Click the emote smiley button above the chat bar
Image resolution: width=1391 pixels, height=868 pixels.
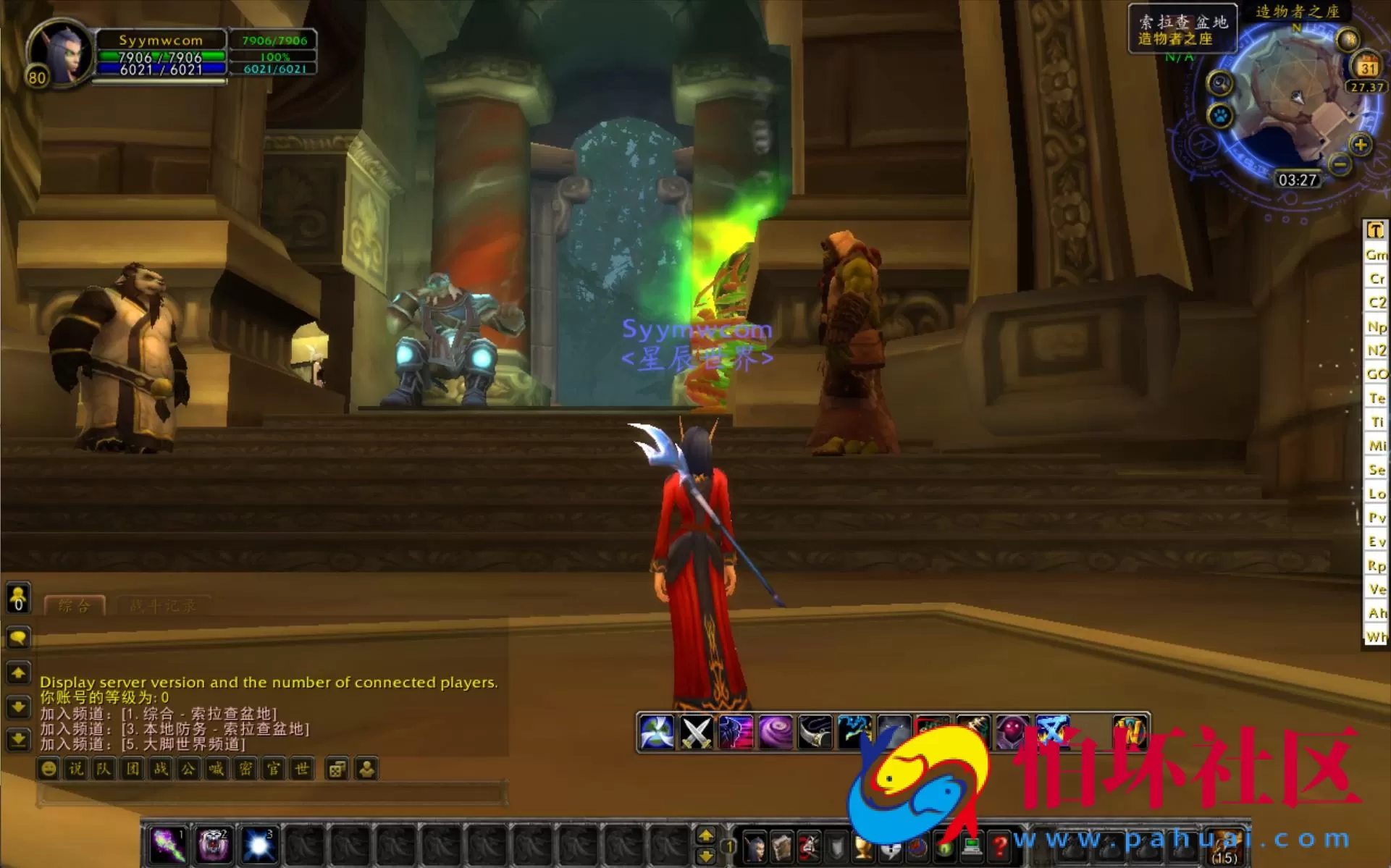tap(48, 770)
